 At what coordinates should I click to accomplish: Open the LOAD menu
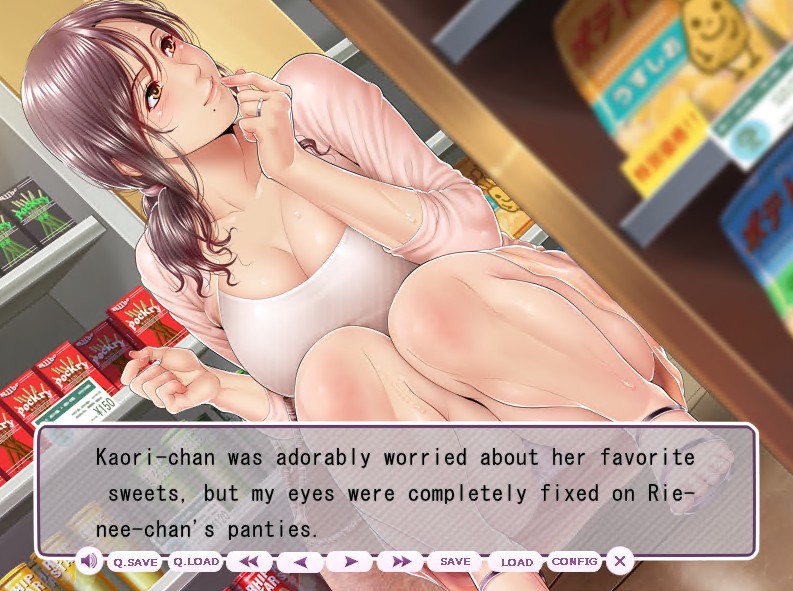516,562
